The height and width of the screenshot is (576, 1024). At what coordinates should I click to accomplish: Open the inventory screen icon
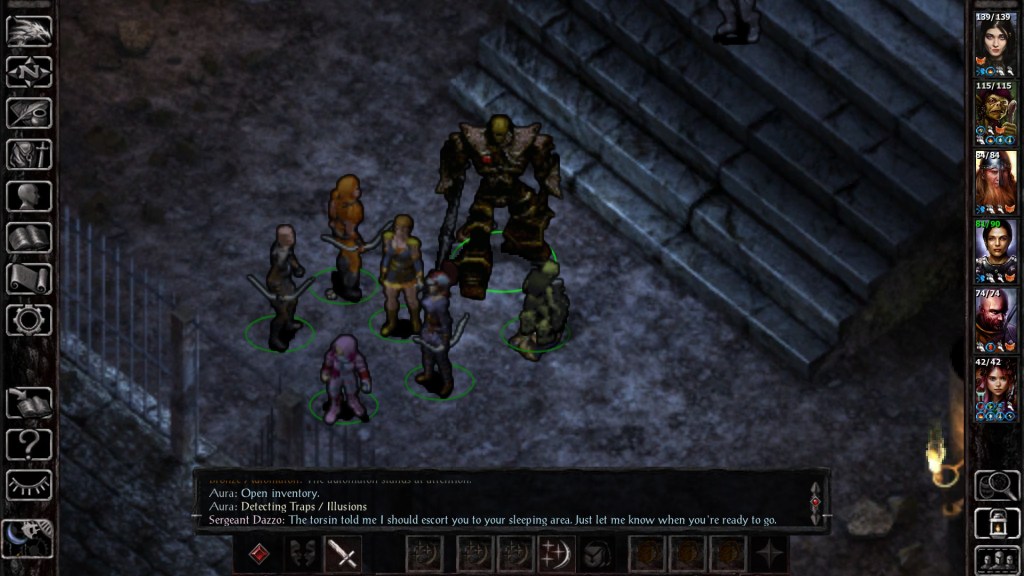29,155
